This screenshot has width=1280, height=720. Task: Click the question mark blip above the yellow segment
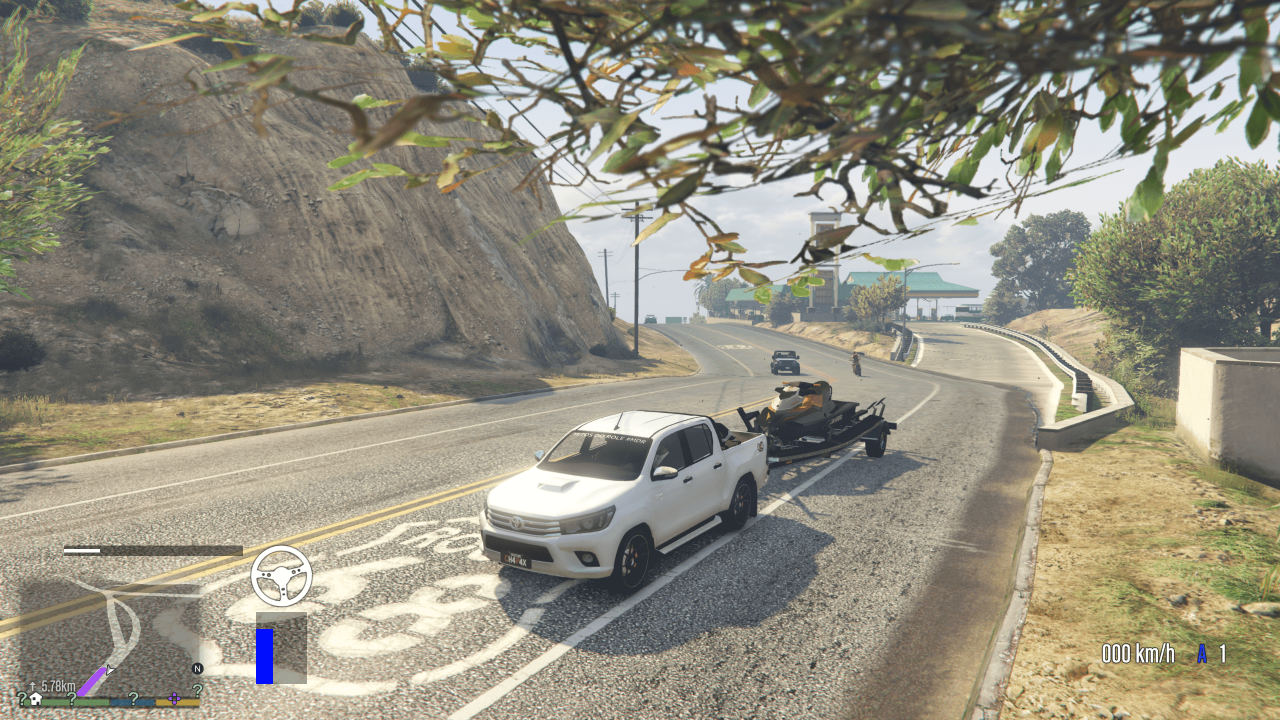coord(197,691)
